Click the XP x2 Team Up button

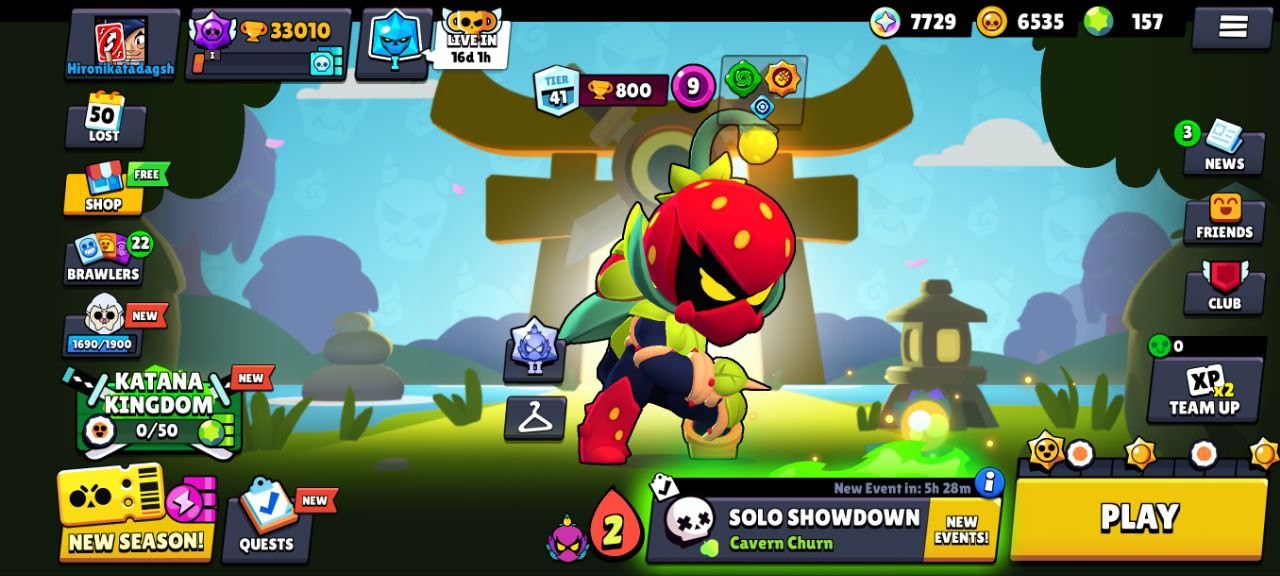coord(1204,390)
